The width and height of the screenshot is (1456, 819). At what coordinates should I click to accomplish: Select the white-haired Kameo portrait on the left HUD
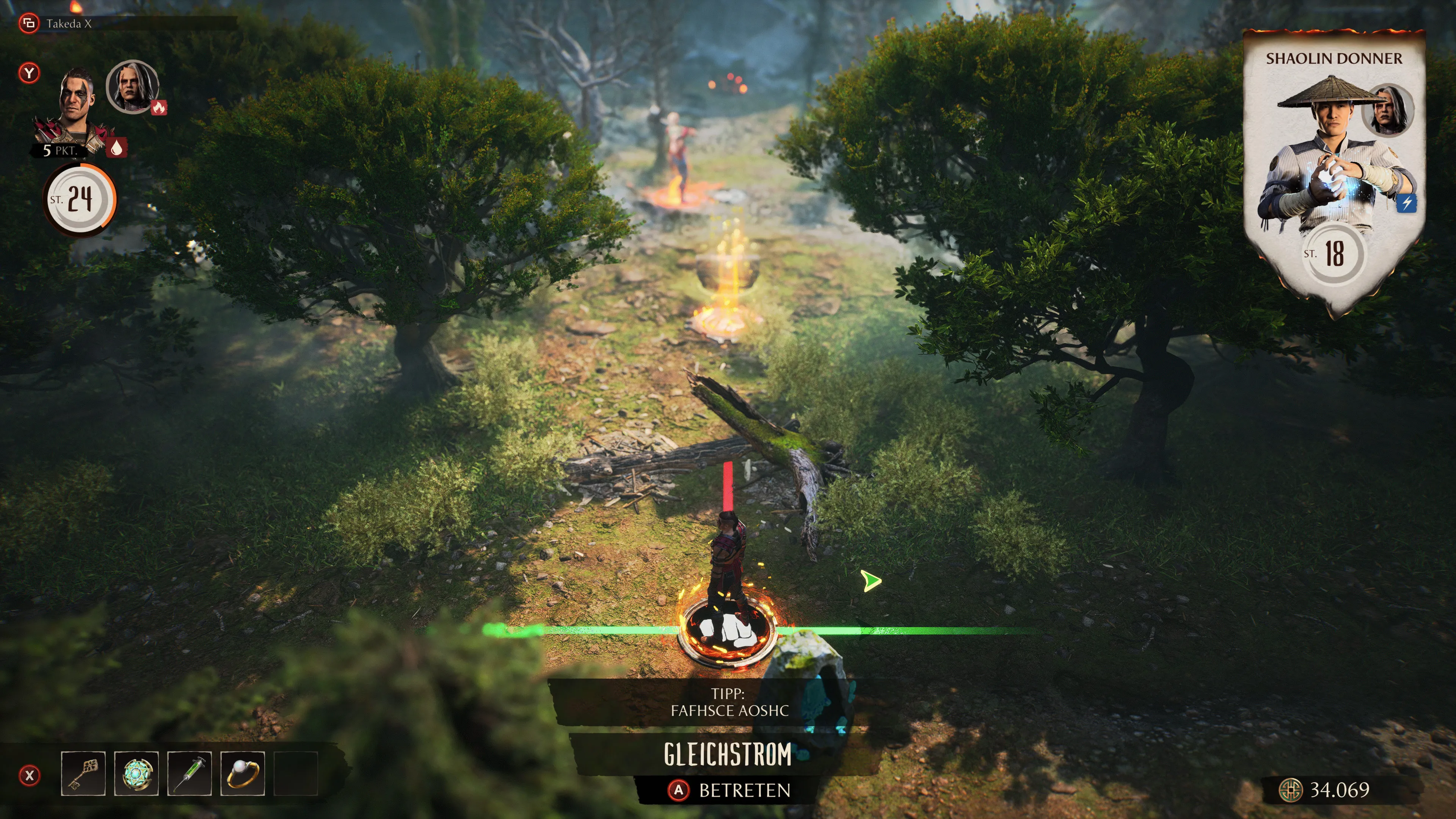(132, 86)
